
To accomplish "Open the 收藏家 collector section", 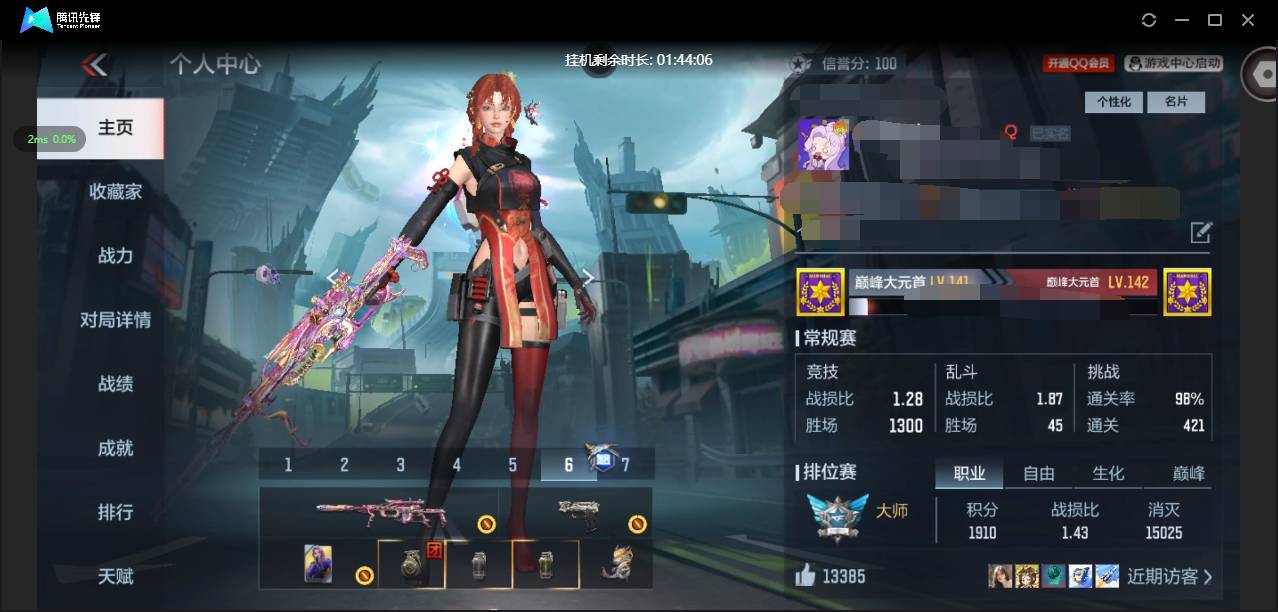I will pyautogui.click(x=115, y=192).
